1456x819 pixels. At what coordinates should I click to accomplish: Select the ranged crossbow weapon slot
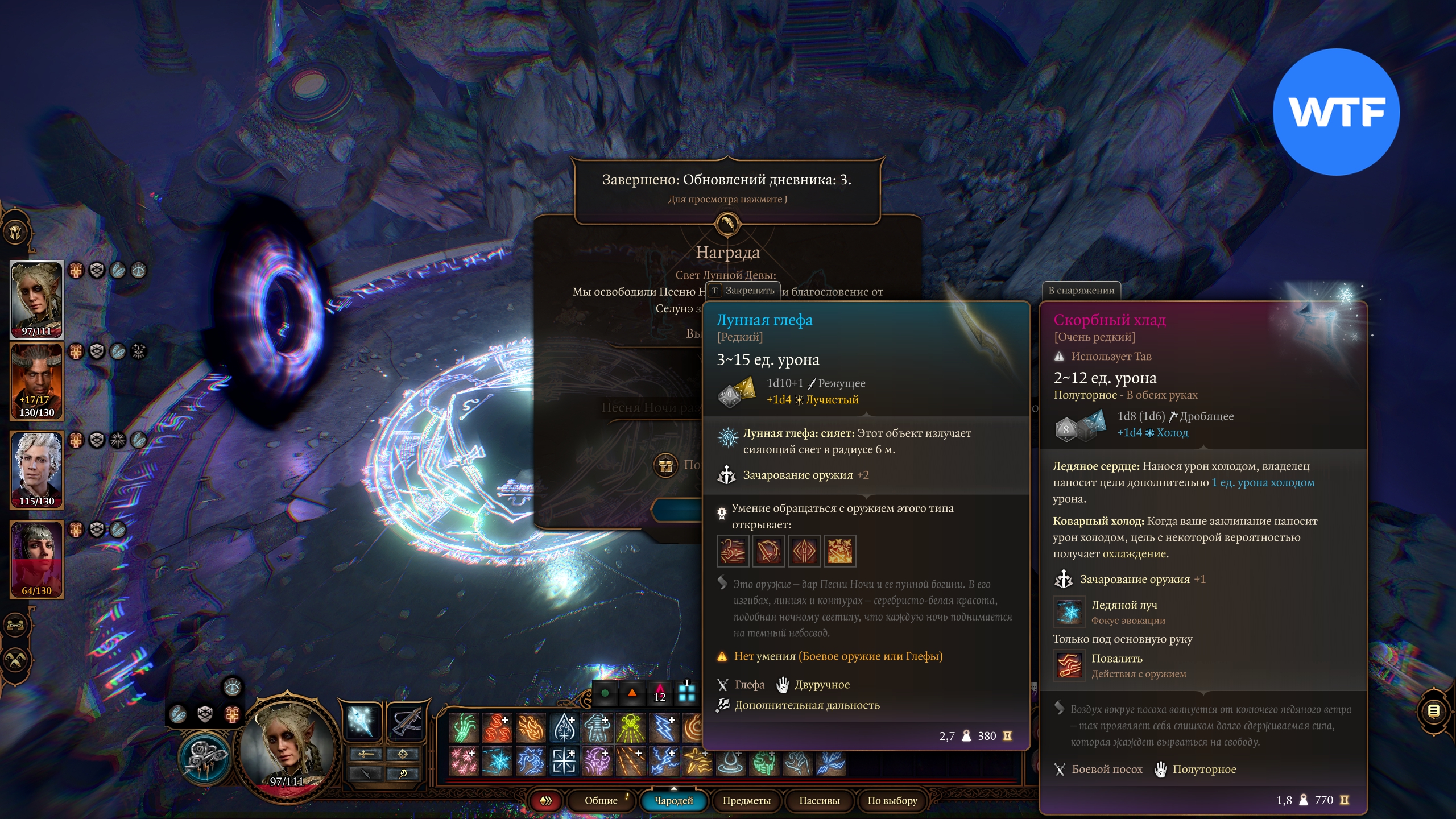pos(406,722)
